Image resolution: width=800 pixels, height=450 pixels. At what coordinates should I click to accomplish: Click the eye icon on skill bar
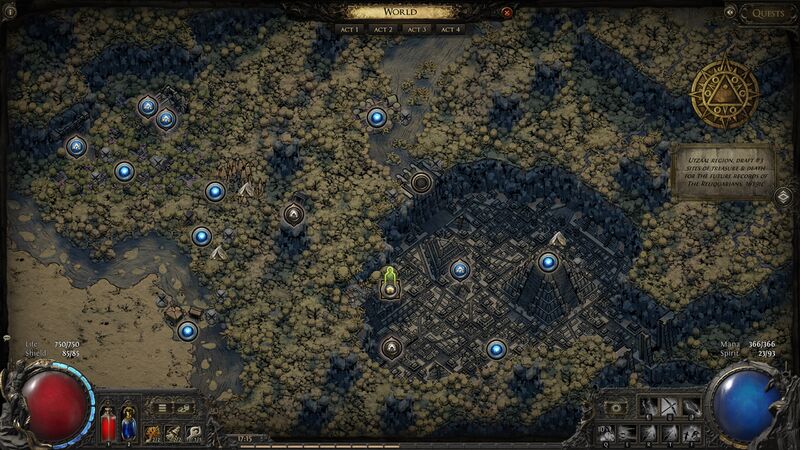point(616,408)
